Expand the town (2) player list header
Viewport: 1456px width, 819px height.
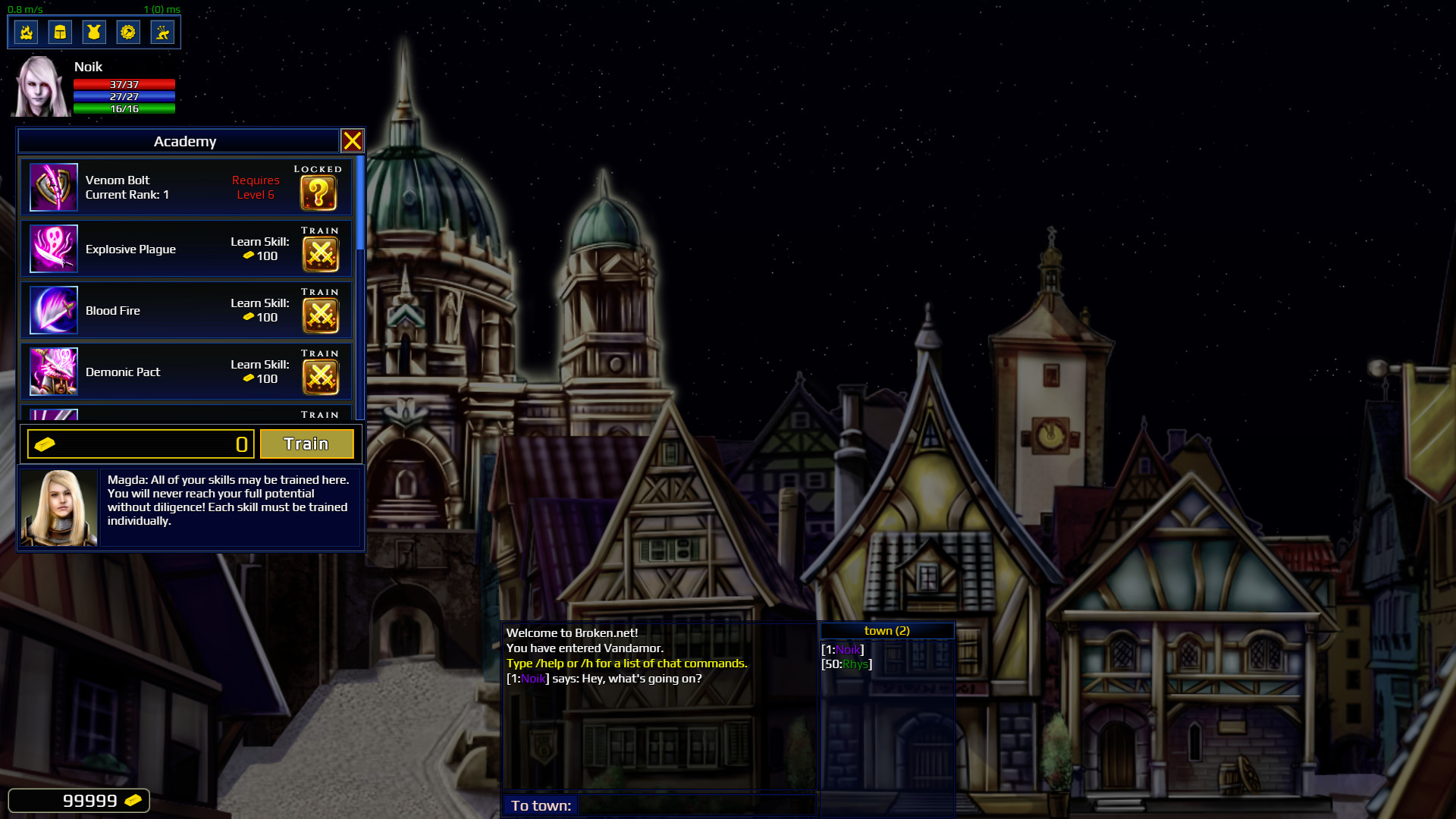tap(886, 630)
